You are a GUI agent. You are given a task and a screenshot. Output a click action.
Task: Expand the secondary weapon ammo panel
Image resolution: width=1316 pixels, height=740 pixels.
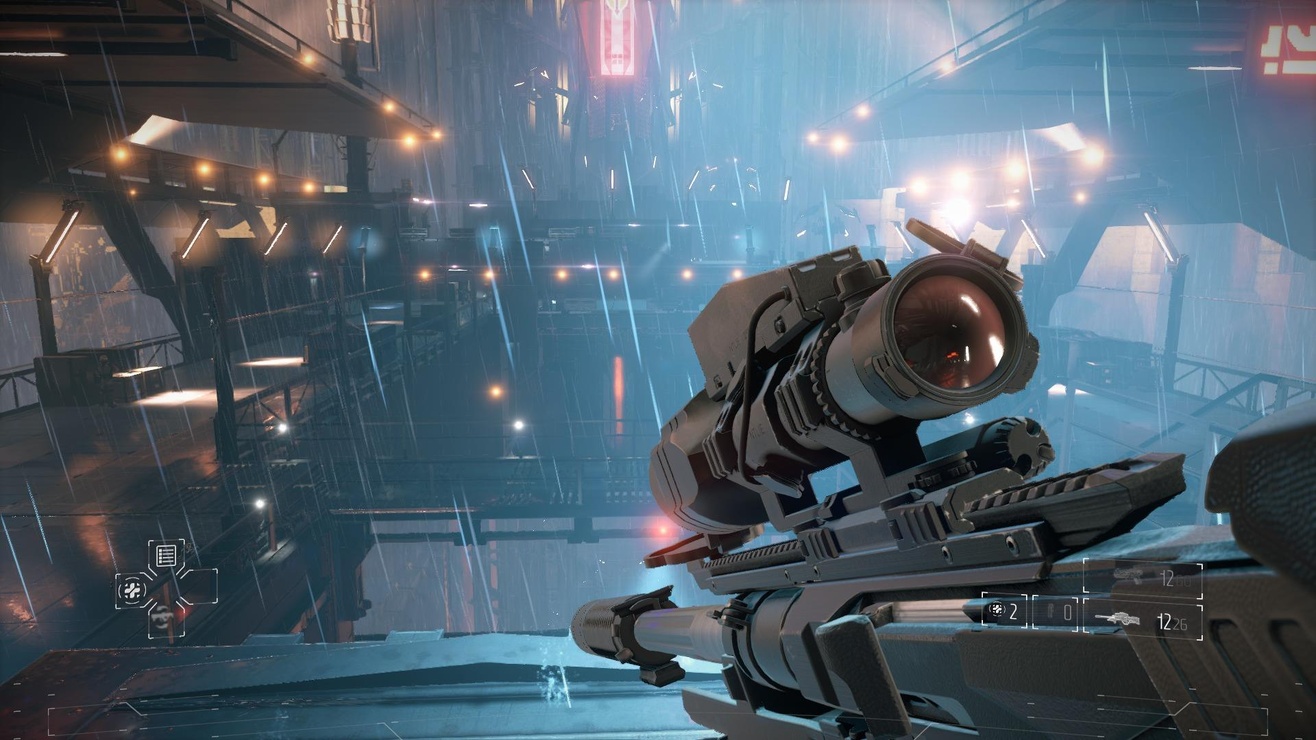pos(1145,622)
